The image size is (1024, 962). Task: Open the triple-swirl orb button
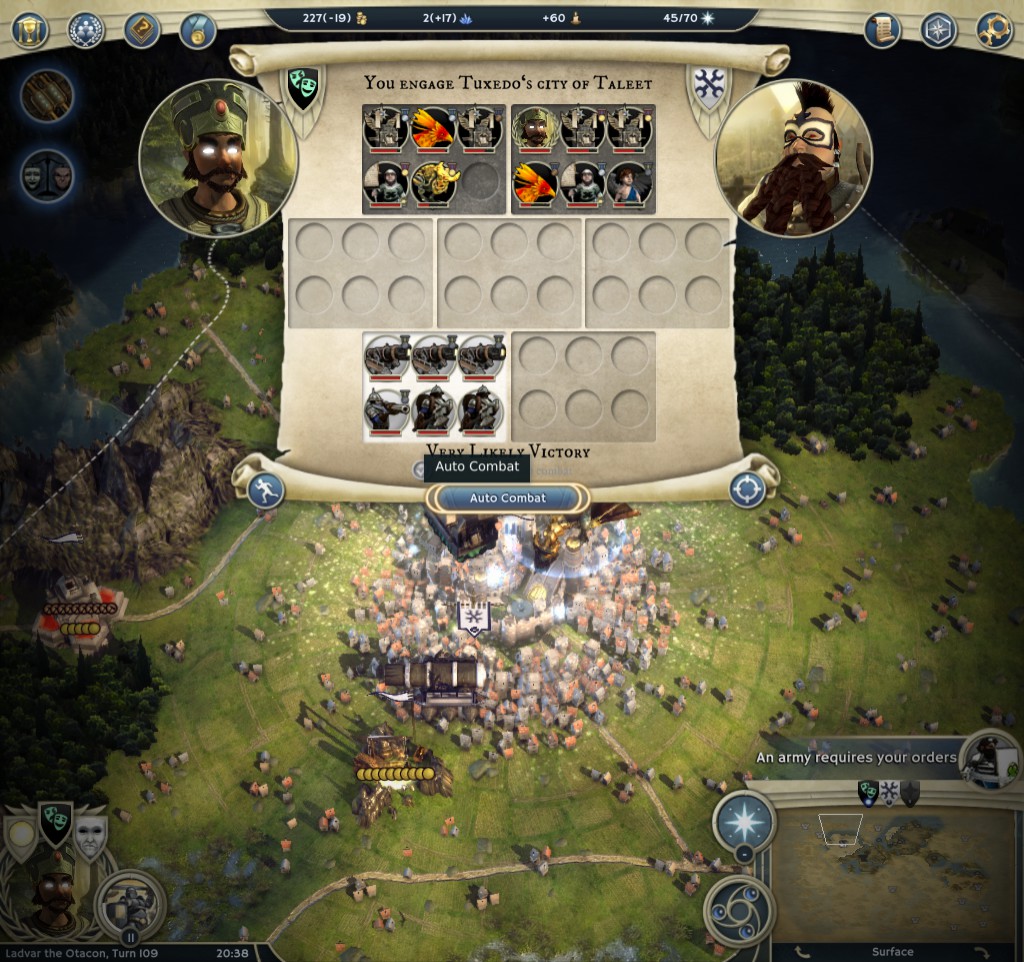tap(739, 909)
